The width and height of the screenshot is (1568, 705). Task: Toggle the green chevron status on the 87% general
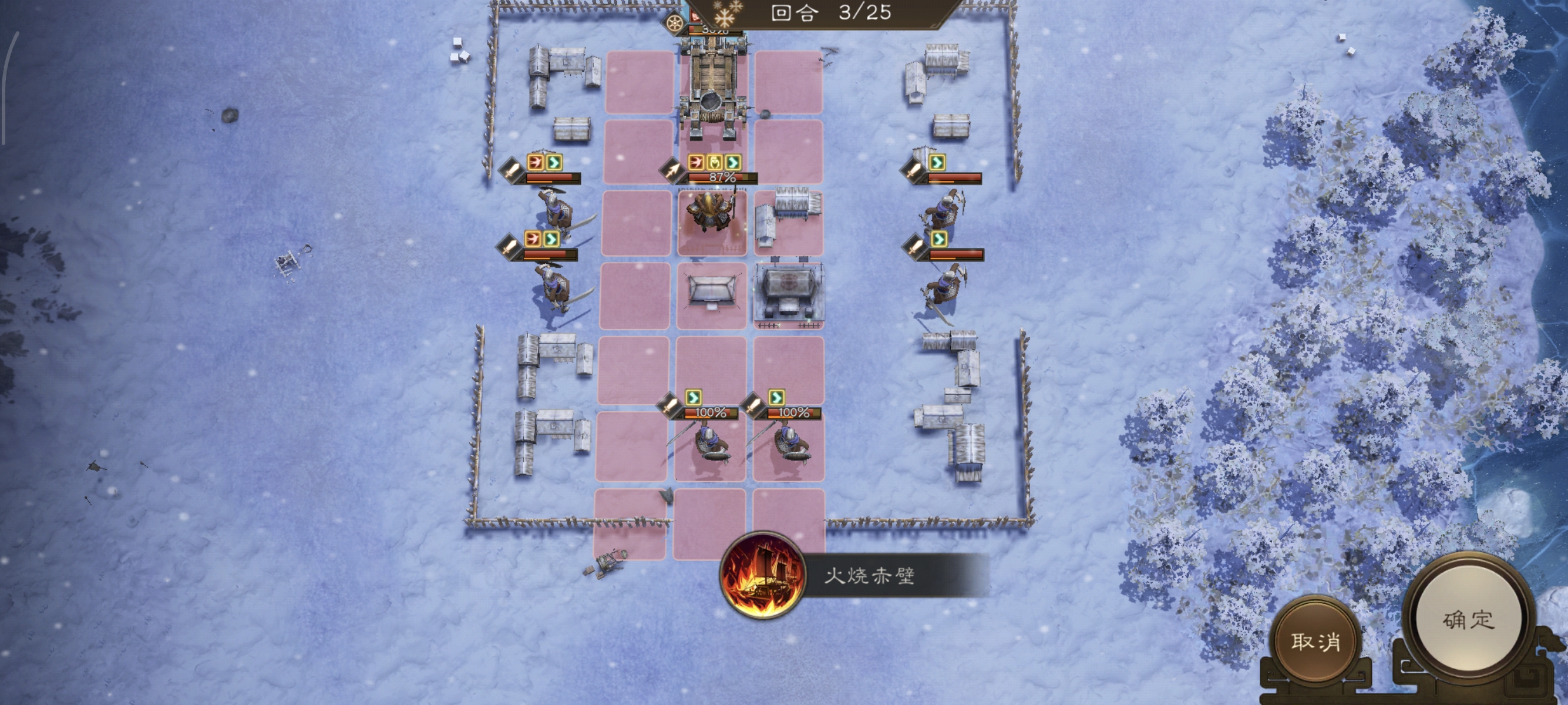pos(734,162)
